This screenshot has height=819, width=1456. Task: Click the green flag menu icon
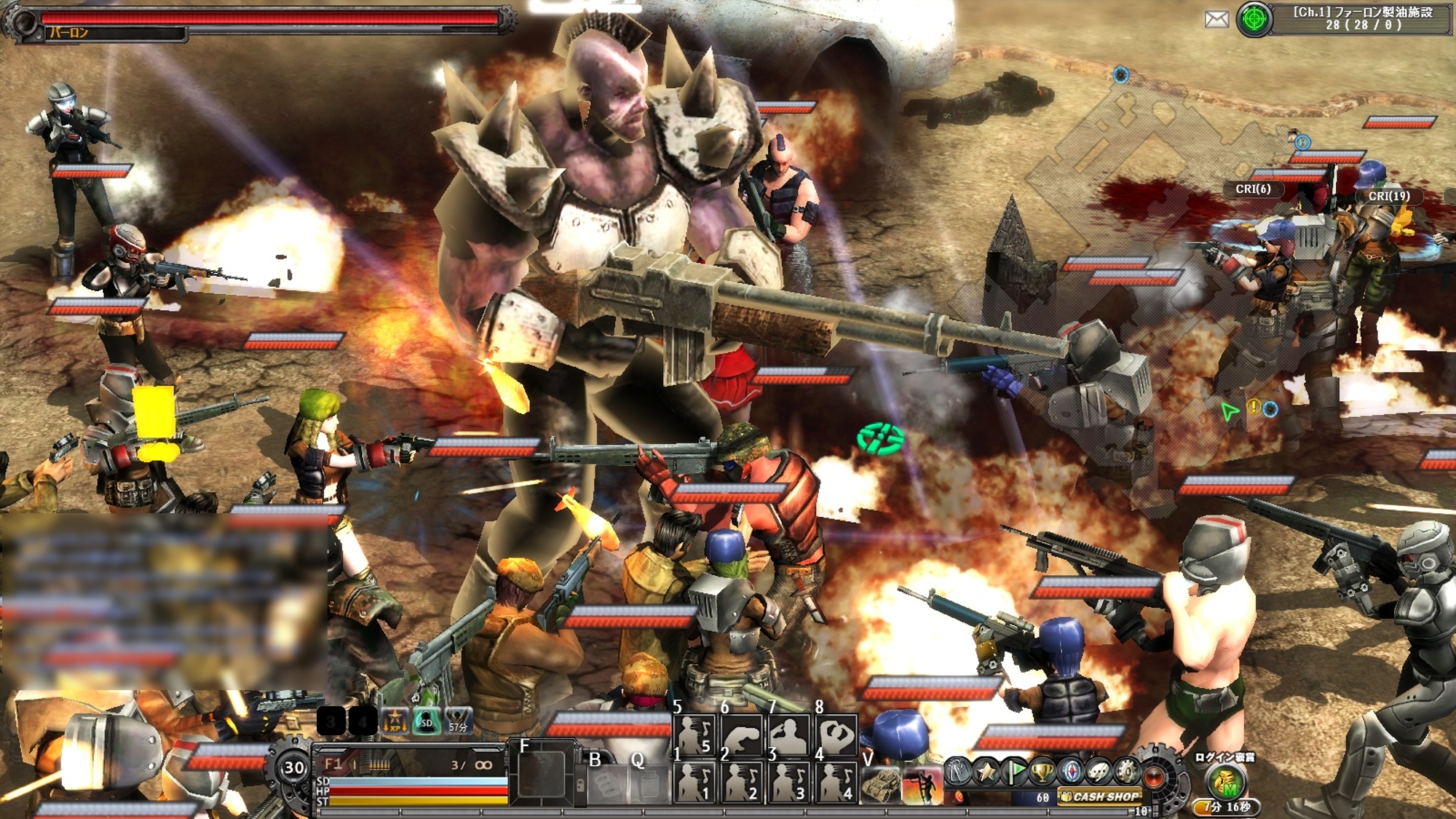1014,771
